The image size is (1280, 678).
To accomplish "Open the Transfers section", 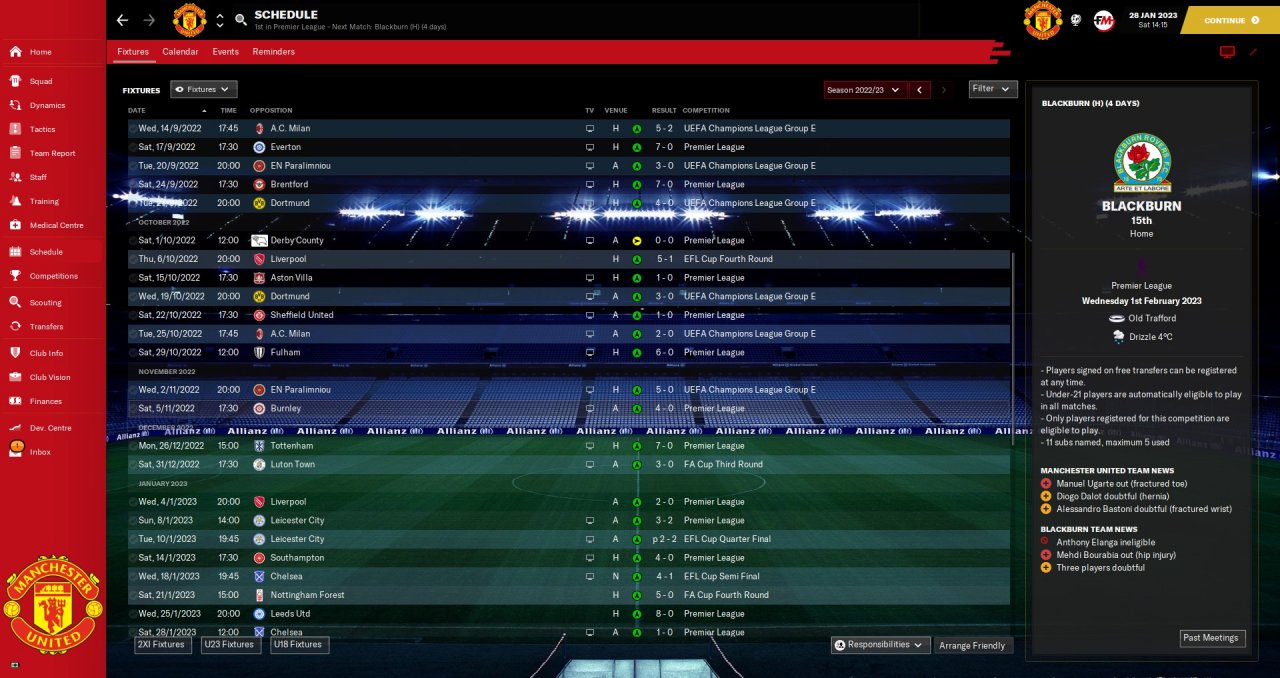I will [x=46, y=326].
